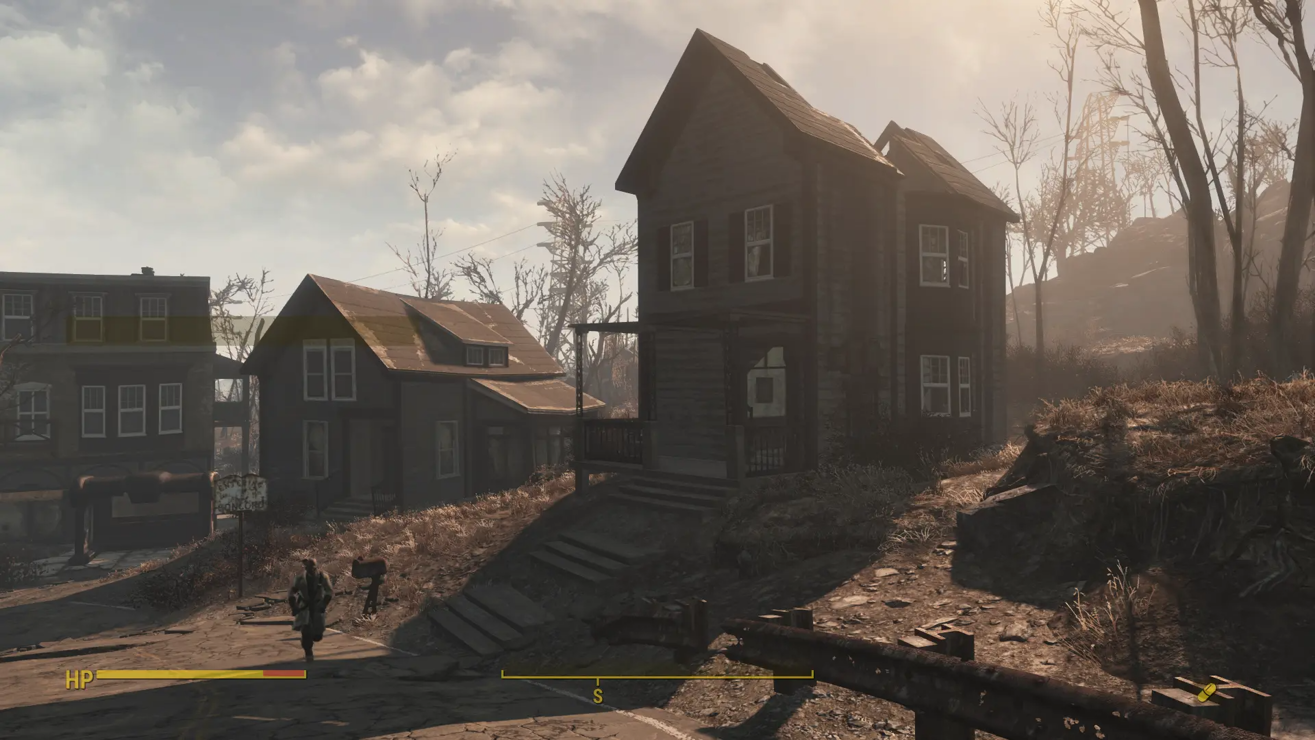Click the yellow bullet ammo icon
The image size is (1315, 740).
point(1206,692)
